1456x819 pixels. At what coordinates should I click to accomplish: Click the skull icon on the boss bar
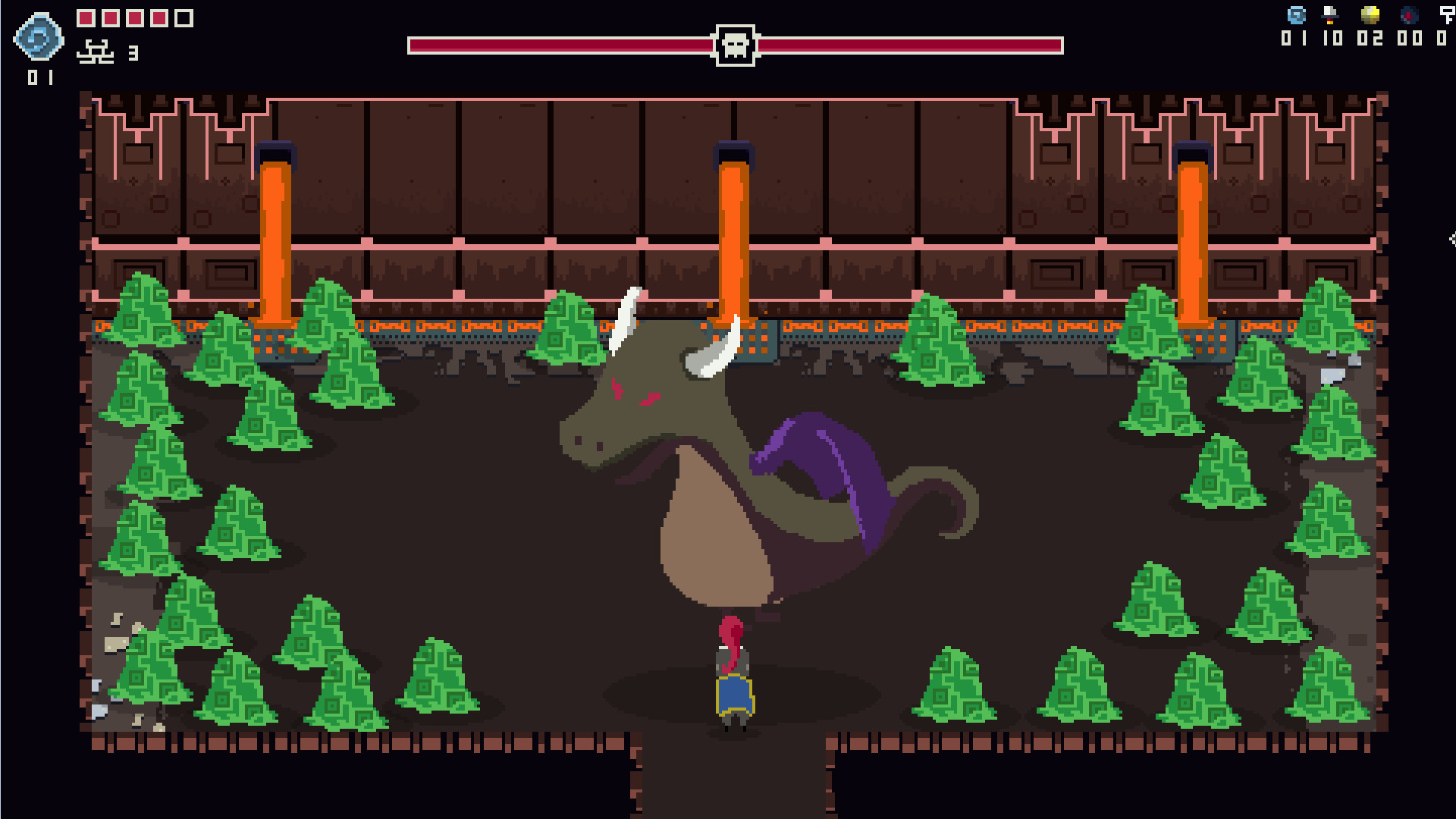pos(732,45)
